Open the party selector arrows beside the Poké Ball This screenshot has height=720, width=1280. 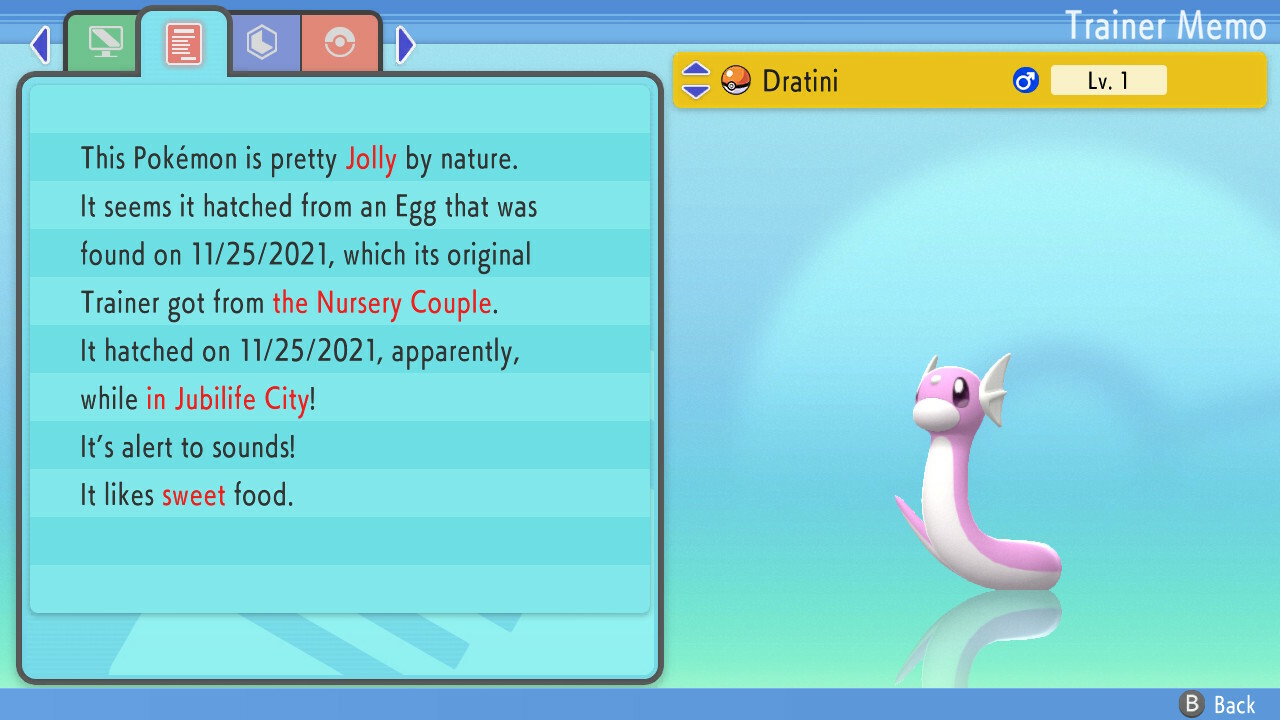(x=695, y=80)
